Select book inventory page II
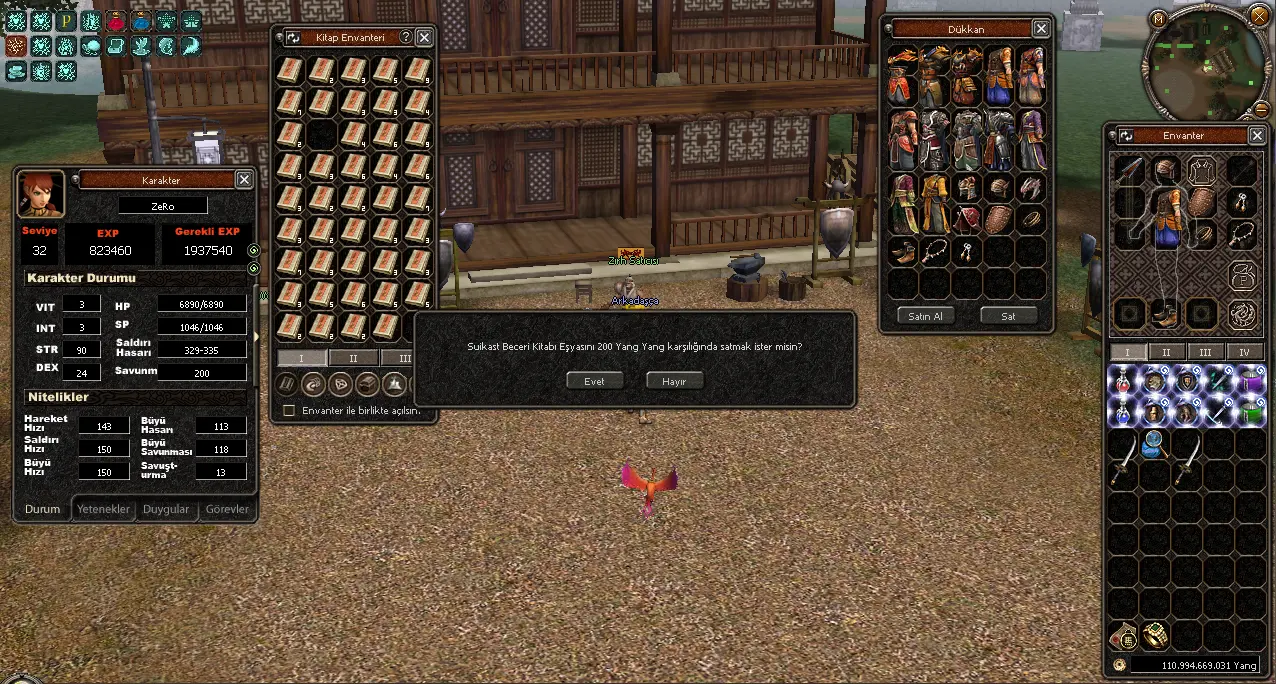Viewport: 1276px width, 684px height. point(352,358)
